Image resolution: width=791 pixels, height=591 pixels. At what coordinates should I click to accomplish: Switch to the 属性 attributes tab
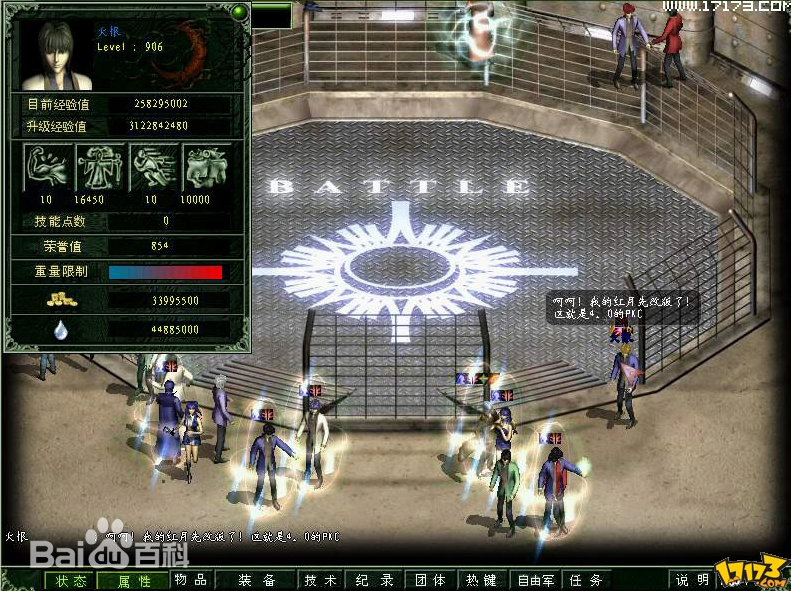(134, 580)
